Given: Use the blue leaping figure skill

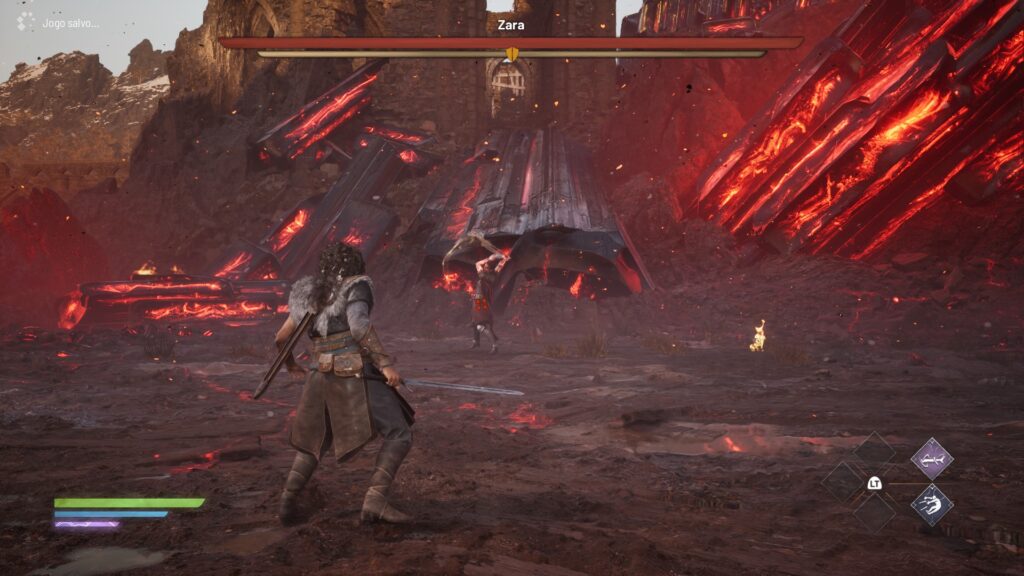Looking at the screenshot, I should tap(931, 504).
